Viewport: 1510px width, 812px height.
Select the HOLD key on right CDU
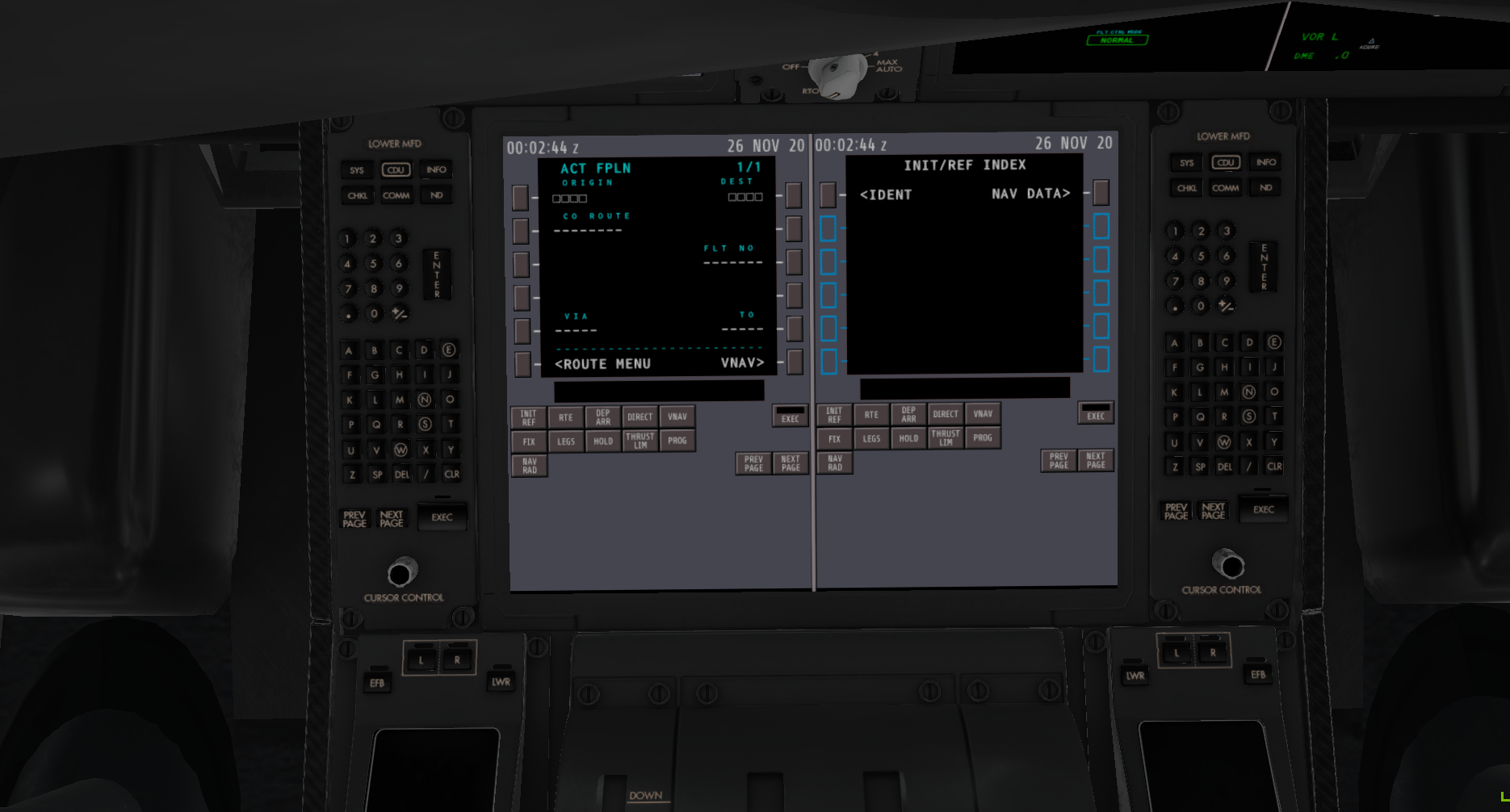[908, 437]
